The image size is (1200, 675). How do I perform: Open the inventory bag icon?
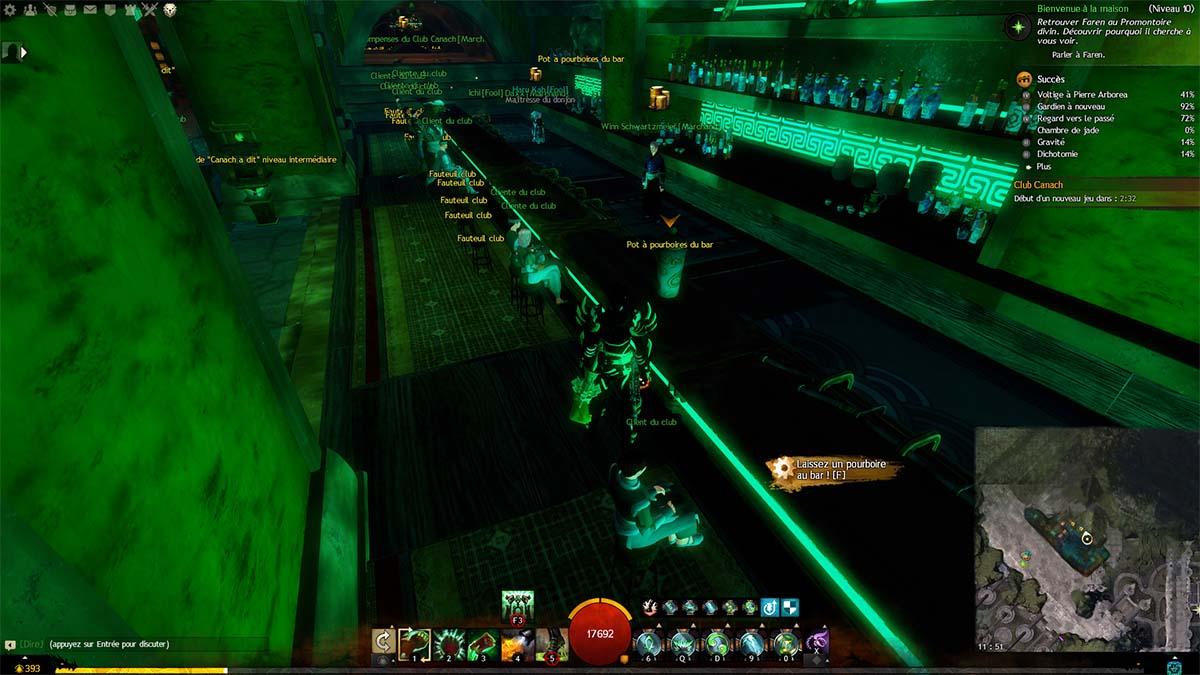(x=70, y=10)
